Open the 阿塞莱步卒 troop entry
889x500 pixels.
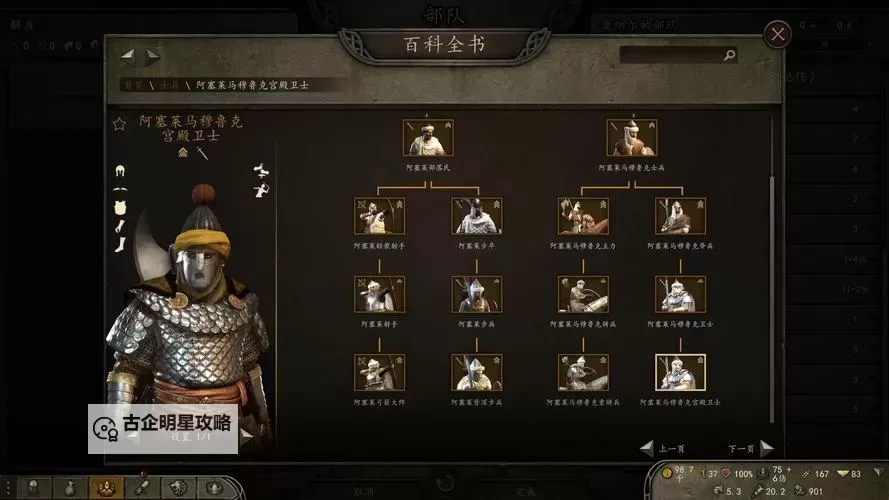pyautogui.click(x=477, y=216)
